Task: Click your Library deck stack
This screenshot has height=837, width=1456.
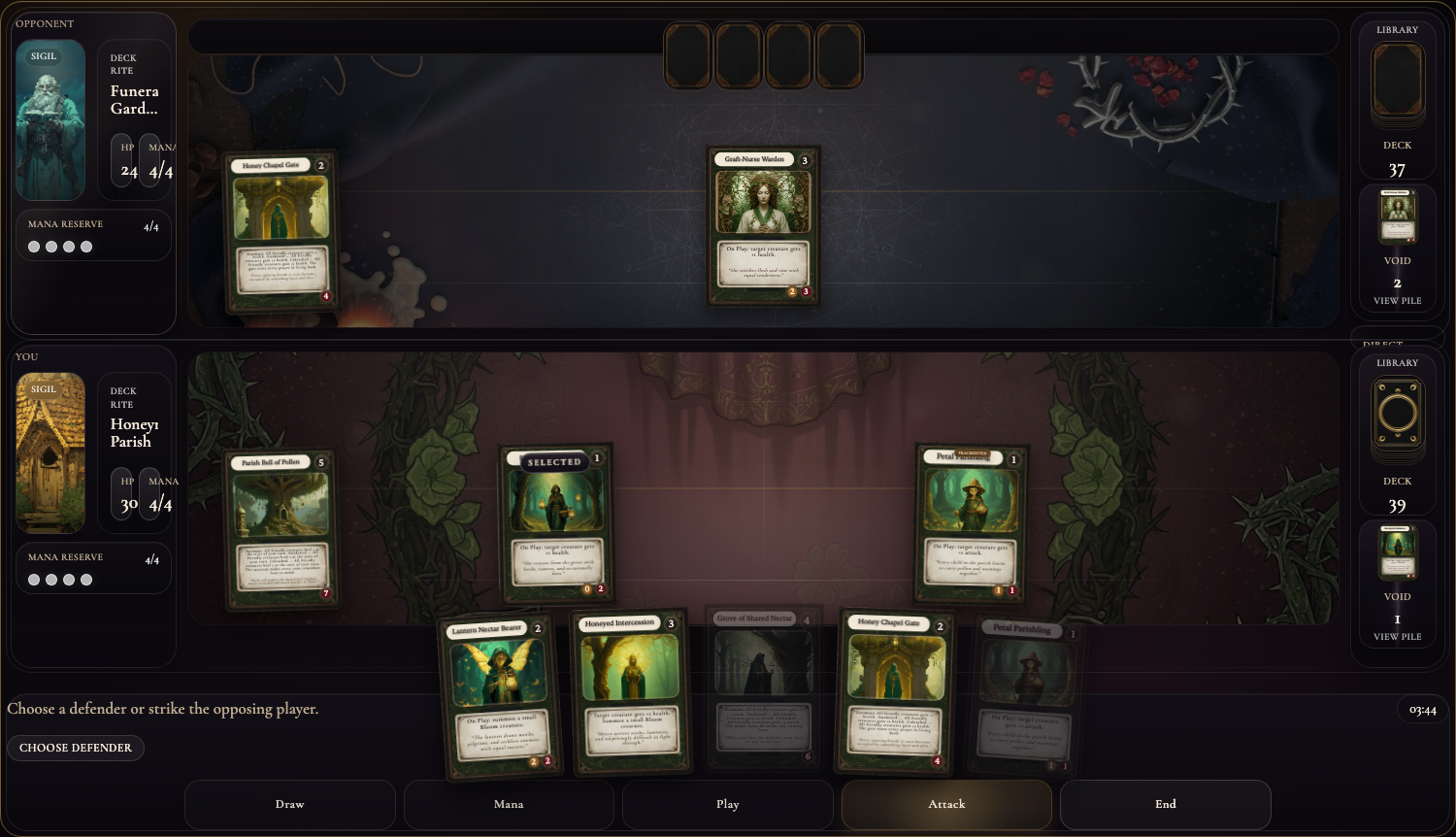Action: [1397, 418]
